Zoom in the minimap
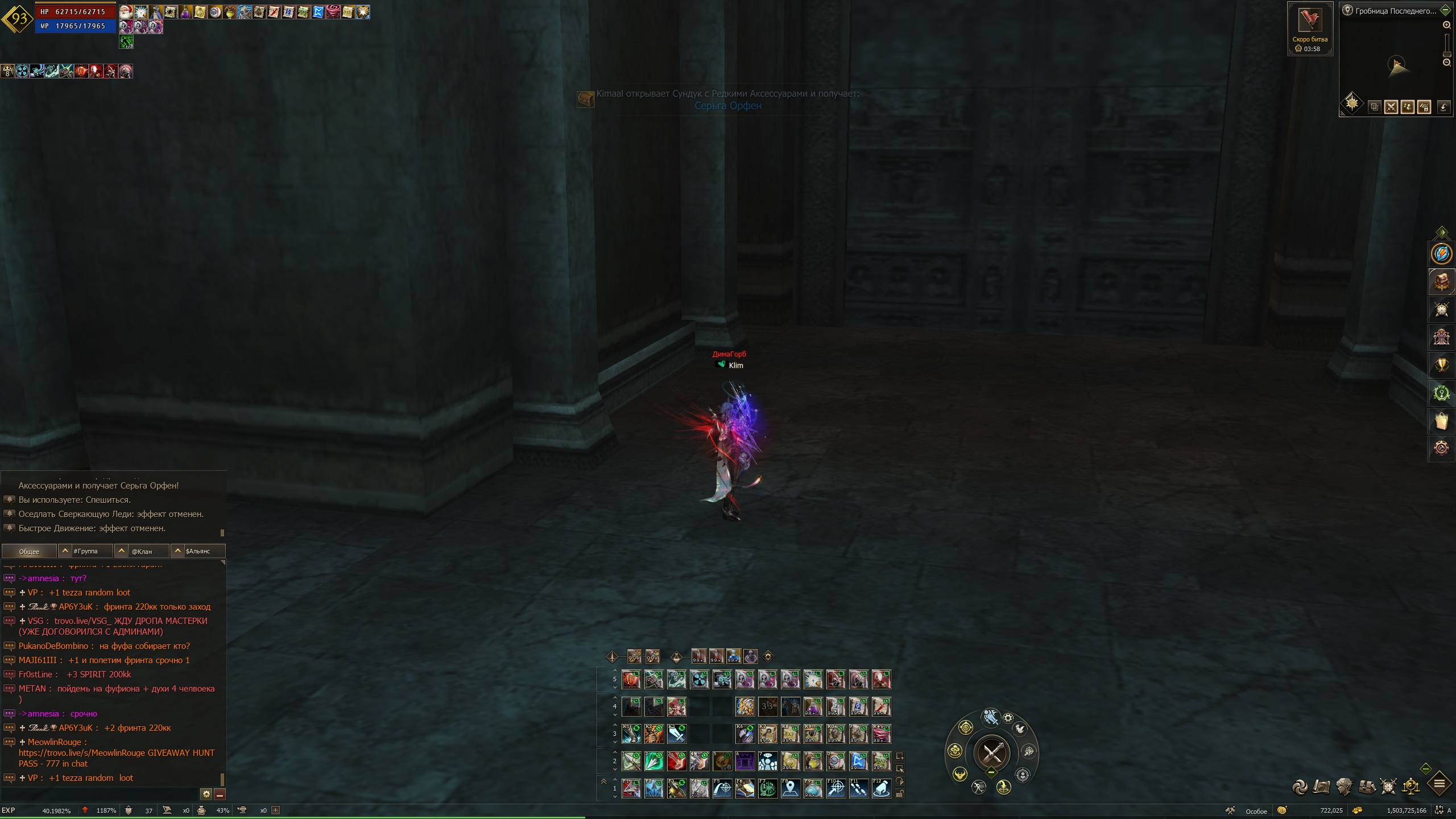The height and width of the screenshot is (819, 1456). point(1447,26)
